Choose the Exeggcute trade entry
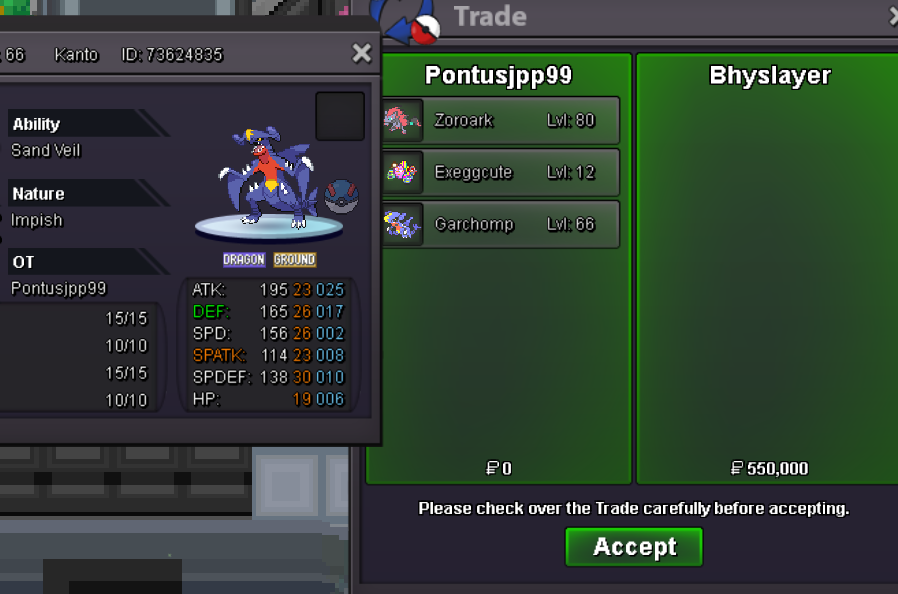898x594 pixels. [x=500, y=173]
